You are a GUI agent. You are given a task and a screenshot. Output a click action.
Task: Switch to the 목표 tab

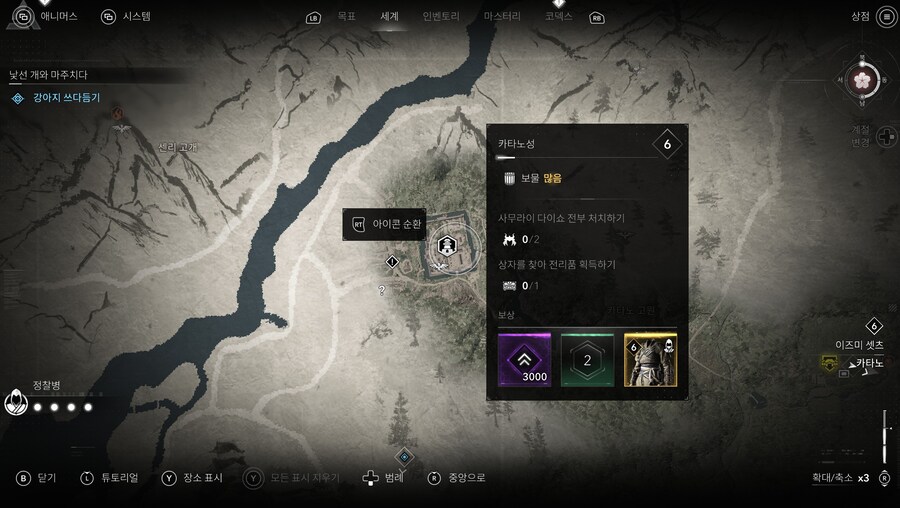346,17
